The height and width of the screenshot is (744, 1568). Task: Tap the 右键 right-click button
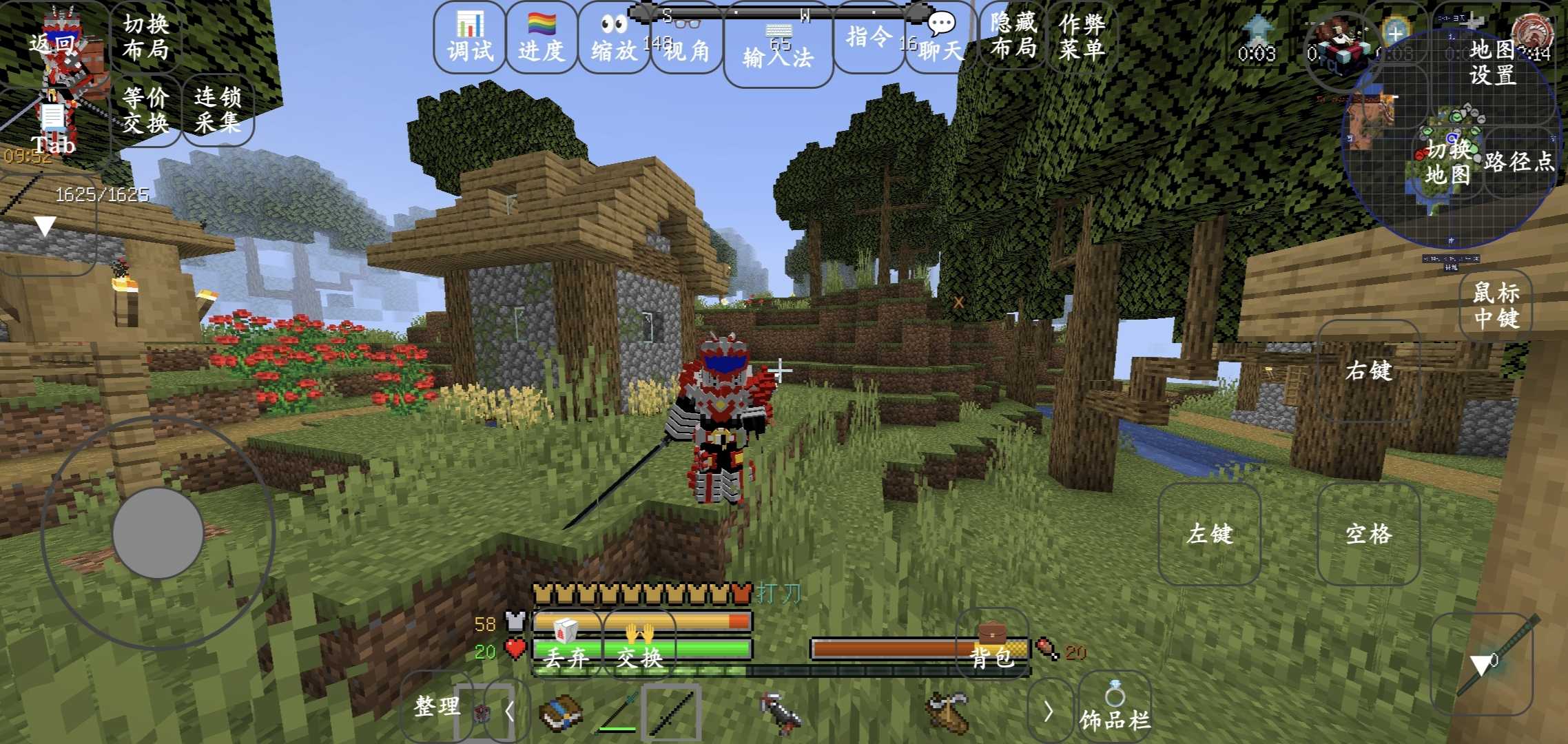click(1369, 371)
